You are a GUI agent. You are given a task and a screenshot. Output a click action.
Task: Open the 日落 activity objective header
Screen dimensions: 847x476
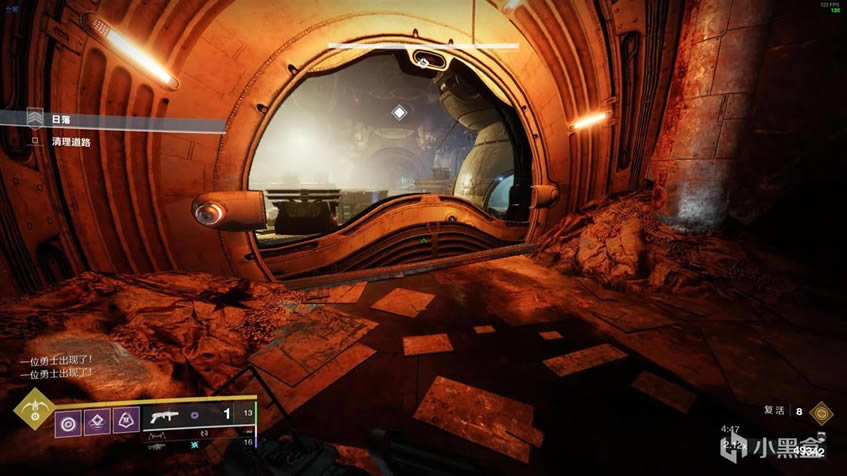[60, 120]
